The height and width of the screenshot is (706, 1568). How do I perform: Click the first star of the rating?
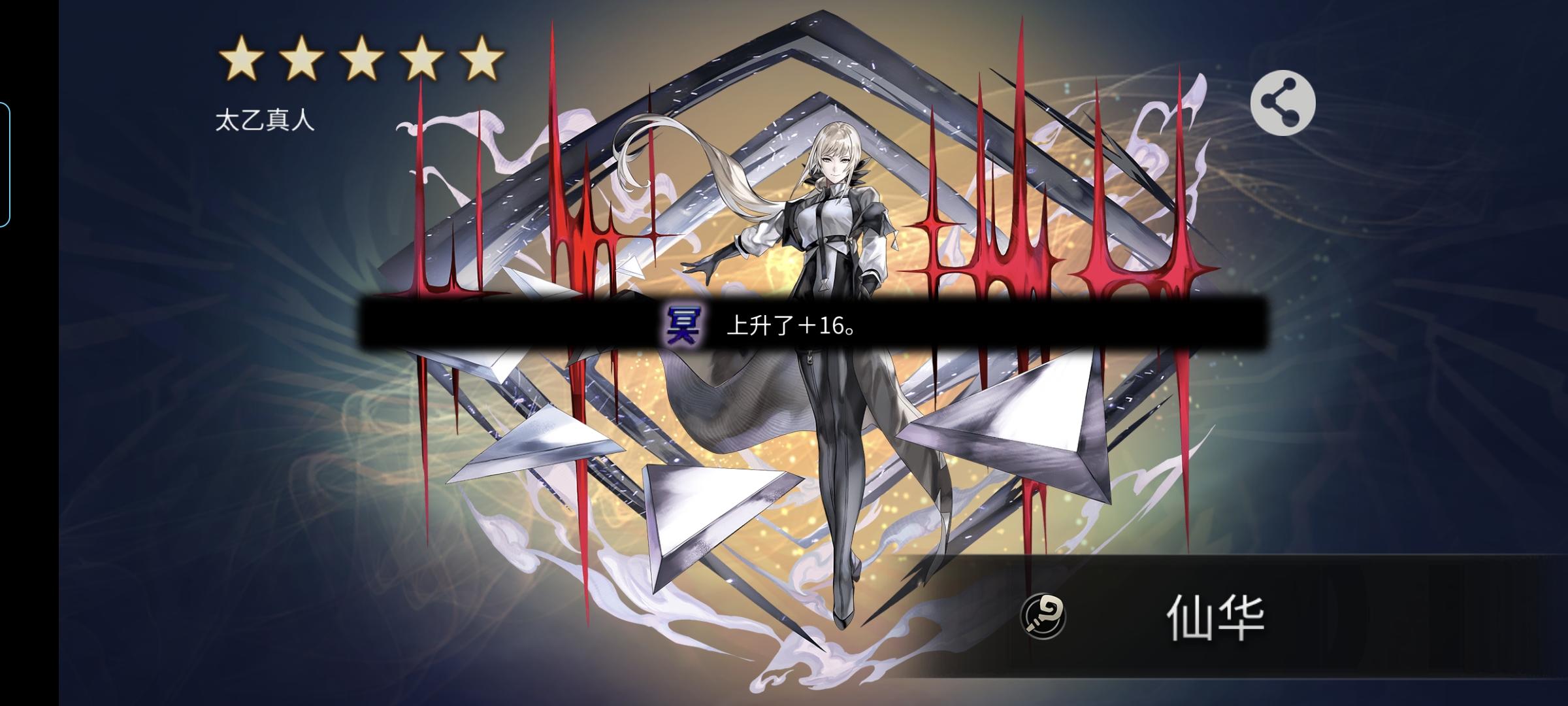241,59
